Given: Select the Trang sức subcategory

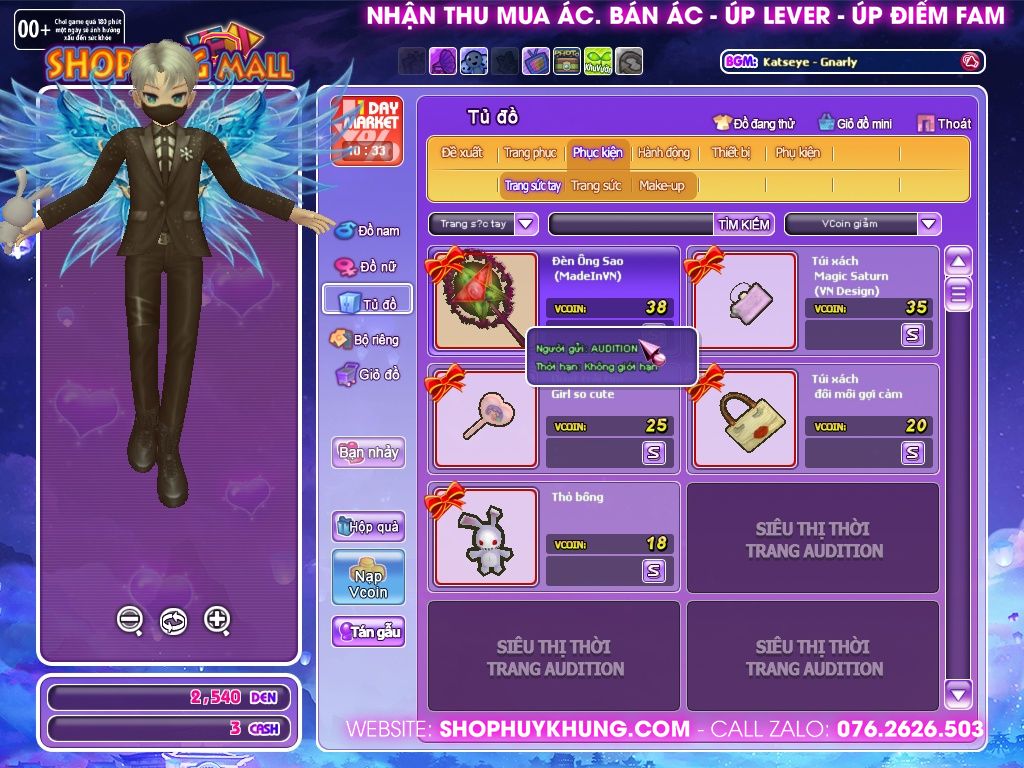Looking at the screenshot, I should coord(596,186).
